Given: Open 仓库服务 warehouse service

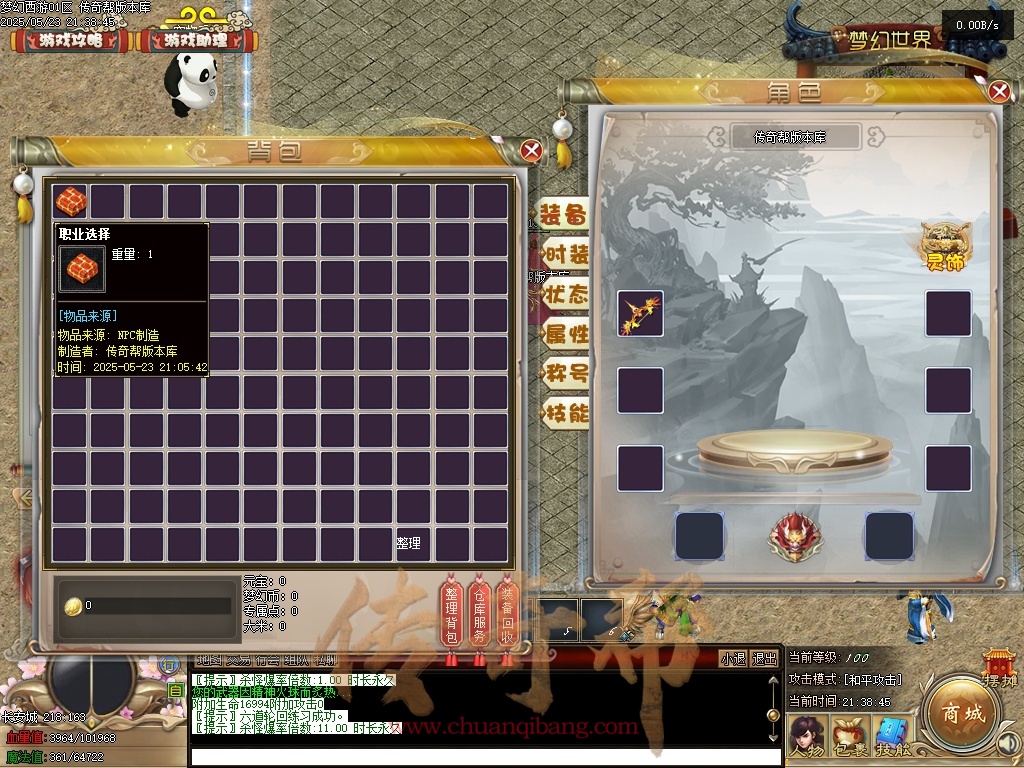Looking at the screenshot, I should coord(479,614).
